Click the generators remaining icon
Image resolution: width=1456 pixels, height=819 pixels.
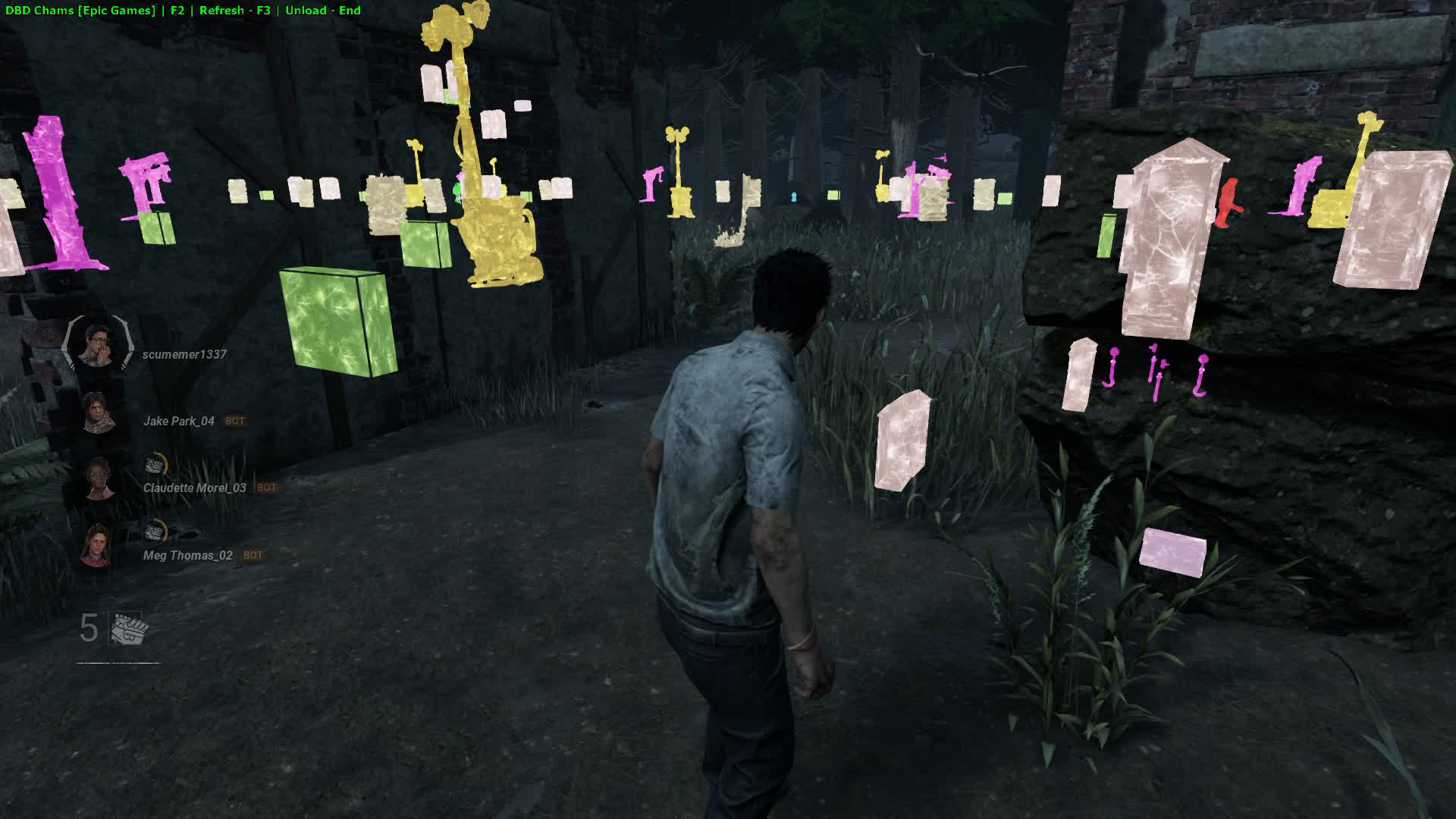(x=128, y=629)
